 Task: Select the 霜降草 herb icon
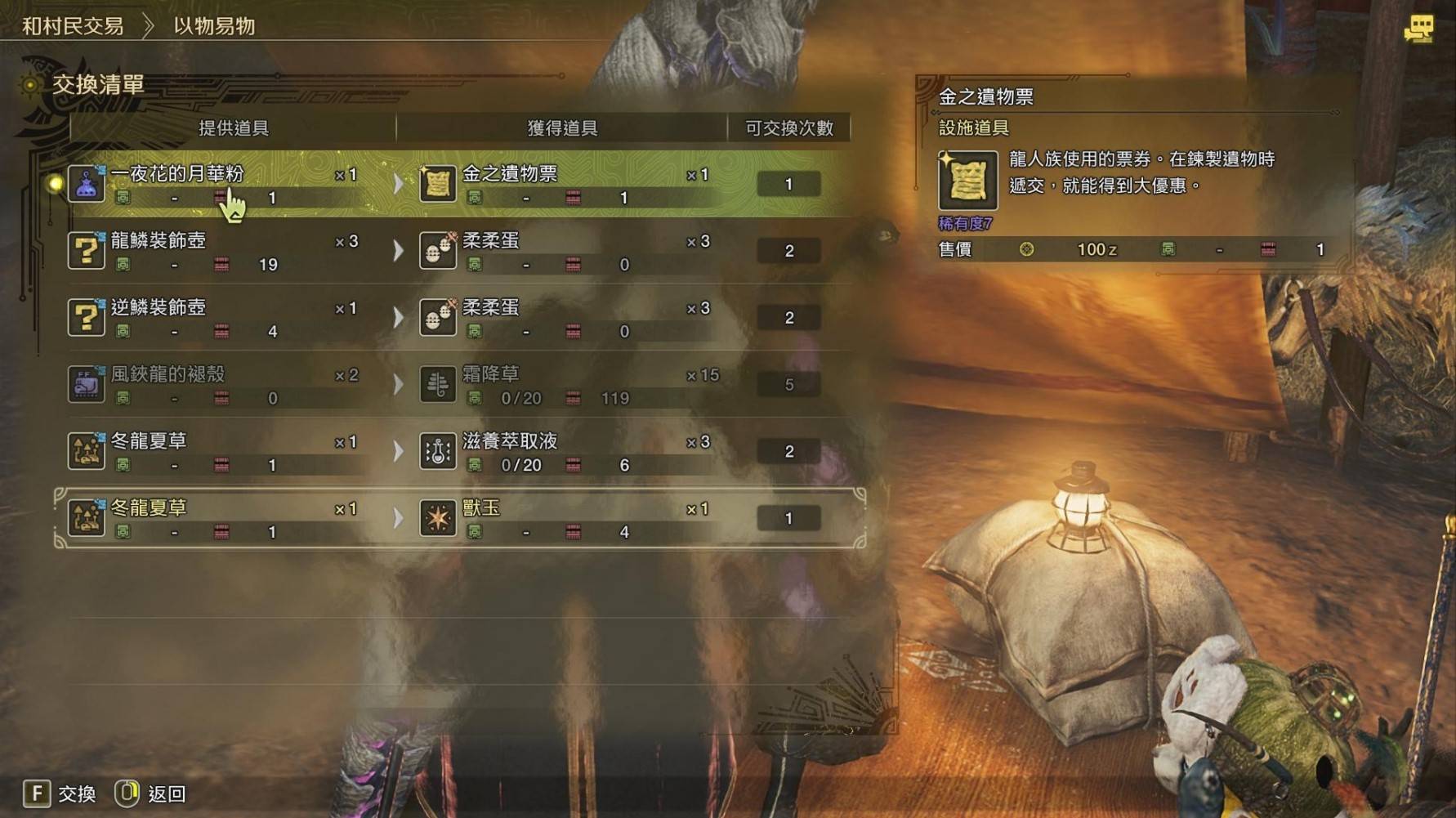[437, 384]
